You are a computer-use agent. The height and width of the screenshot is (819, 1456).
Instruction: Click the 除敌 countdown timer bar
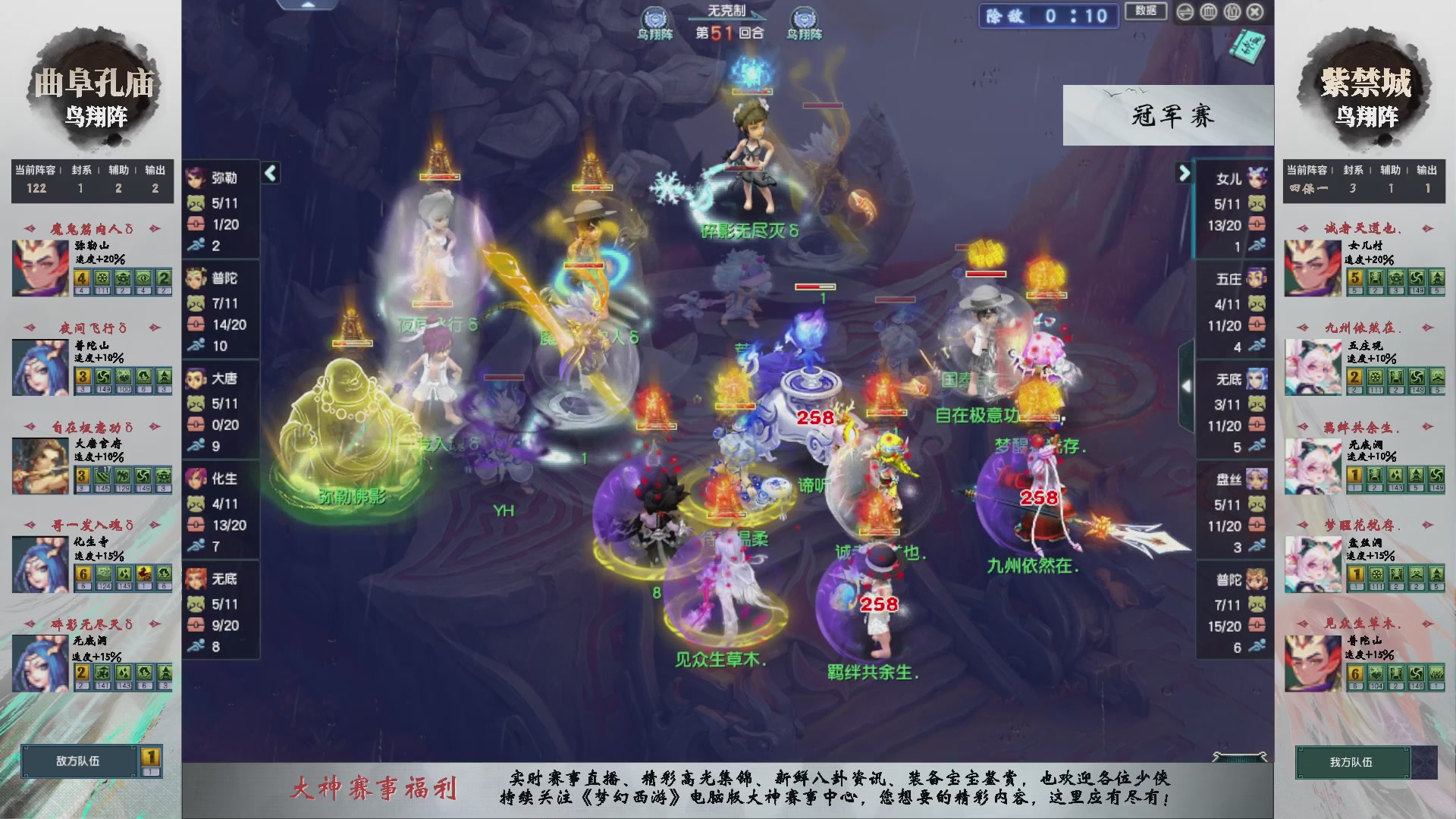pos(1048,17)
